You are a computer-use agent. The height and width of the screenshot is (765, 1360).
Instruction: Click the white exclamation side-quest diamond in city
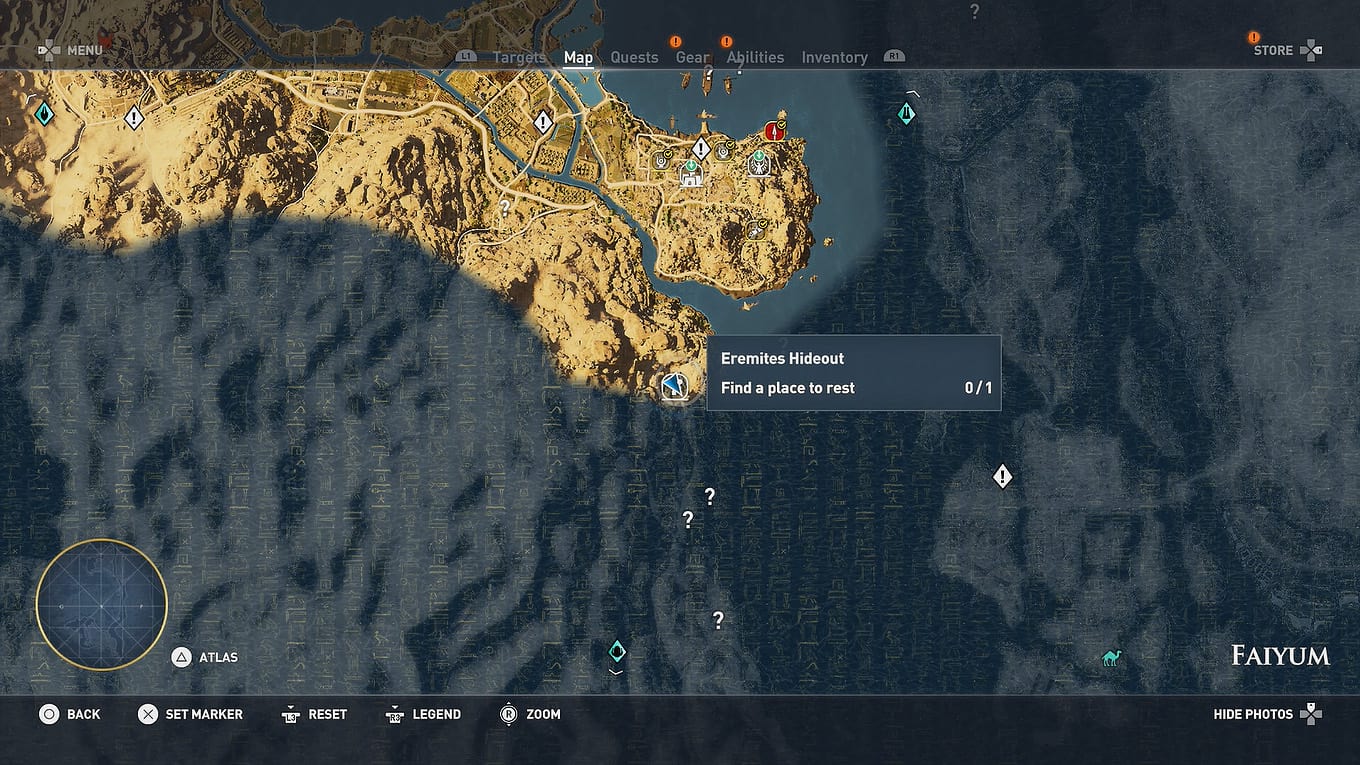pyautogui.click(x=700, y=148)
